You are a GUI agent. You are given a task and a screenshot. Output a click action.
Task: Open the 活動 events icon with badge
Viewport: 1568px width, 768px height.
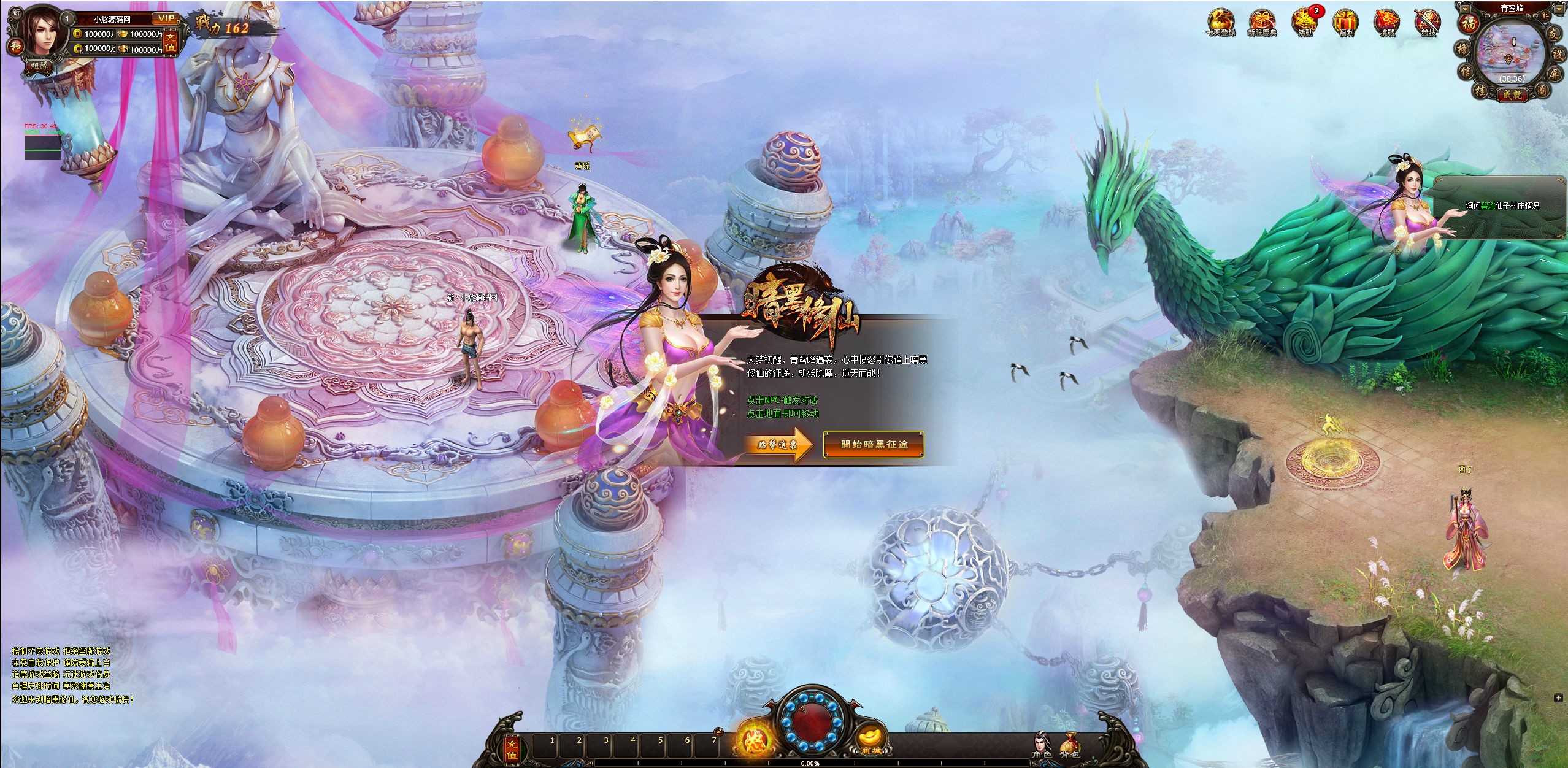pyautogui.click(x=1304, y=22)
